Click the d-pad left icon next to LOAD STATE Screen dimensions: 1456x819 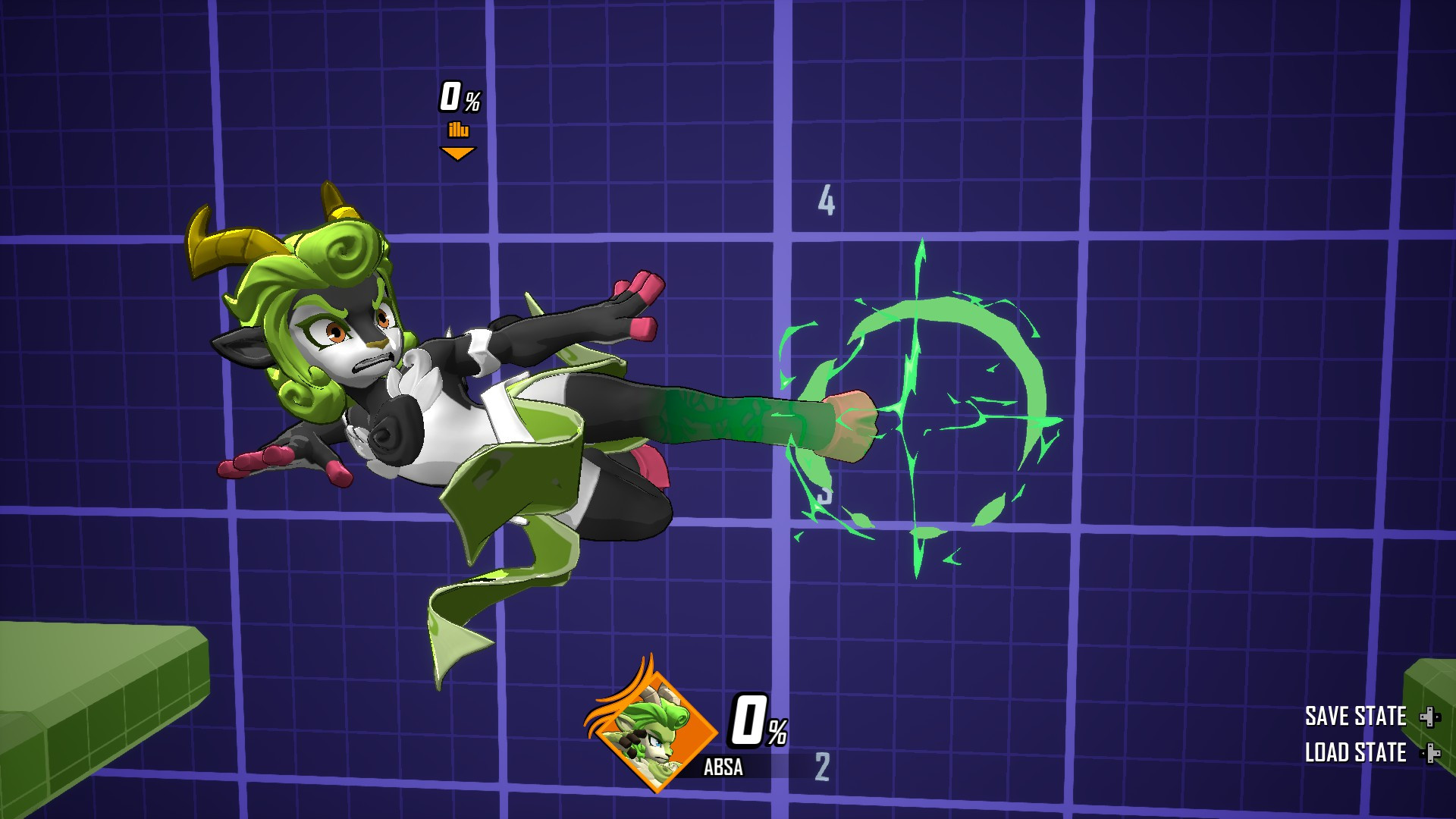coord(1424,754)
